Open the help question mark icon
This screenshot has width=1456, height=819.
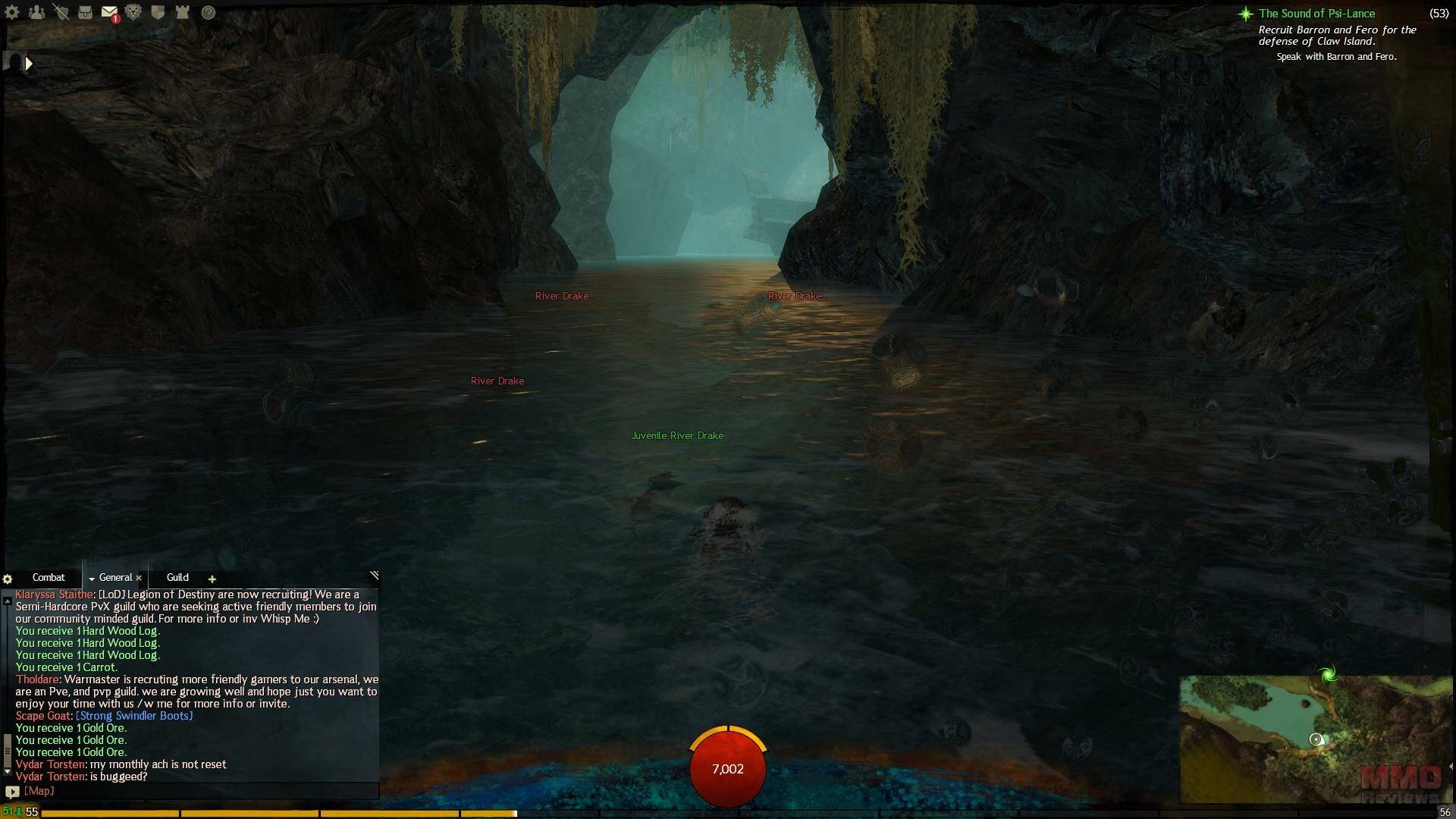point(208,12)
